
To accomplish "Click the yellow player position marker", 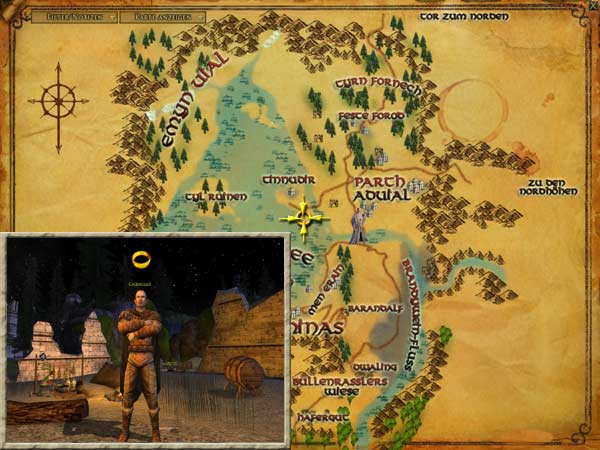I will 305,217.
